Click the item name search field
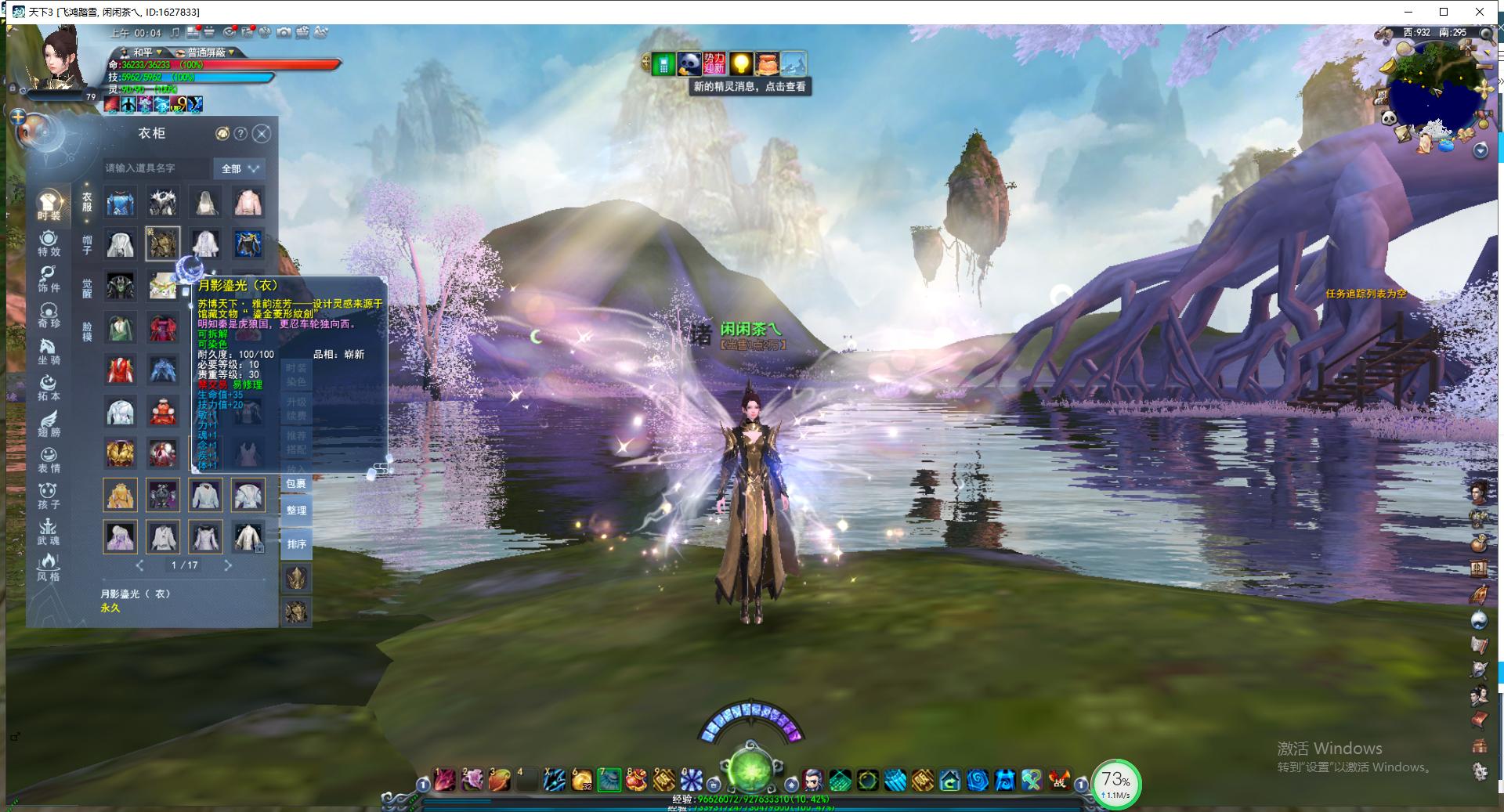This screenshot has width=1504, height=812. 157,168
